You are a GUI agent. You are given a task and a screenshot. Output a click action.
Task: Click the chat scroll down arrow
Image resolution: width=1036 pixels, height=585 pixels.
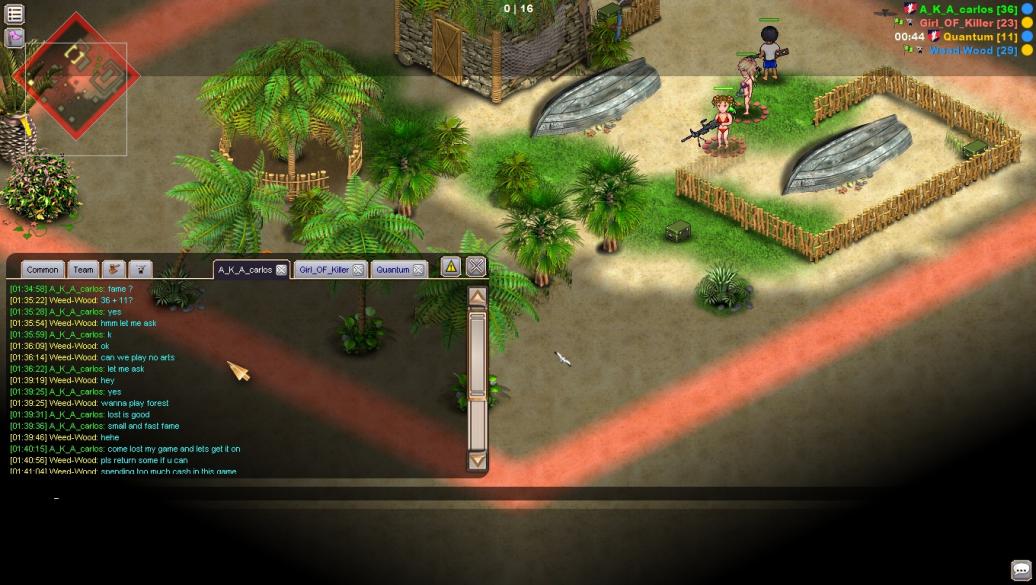point(477,460)
